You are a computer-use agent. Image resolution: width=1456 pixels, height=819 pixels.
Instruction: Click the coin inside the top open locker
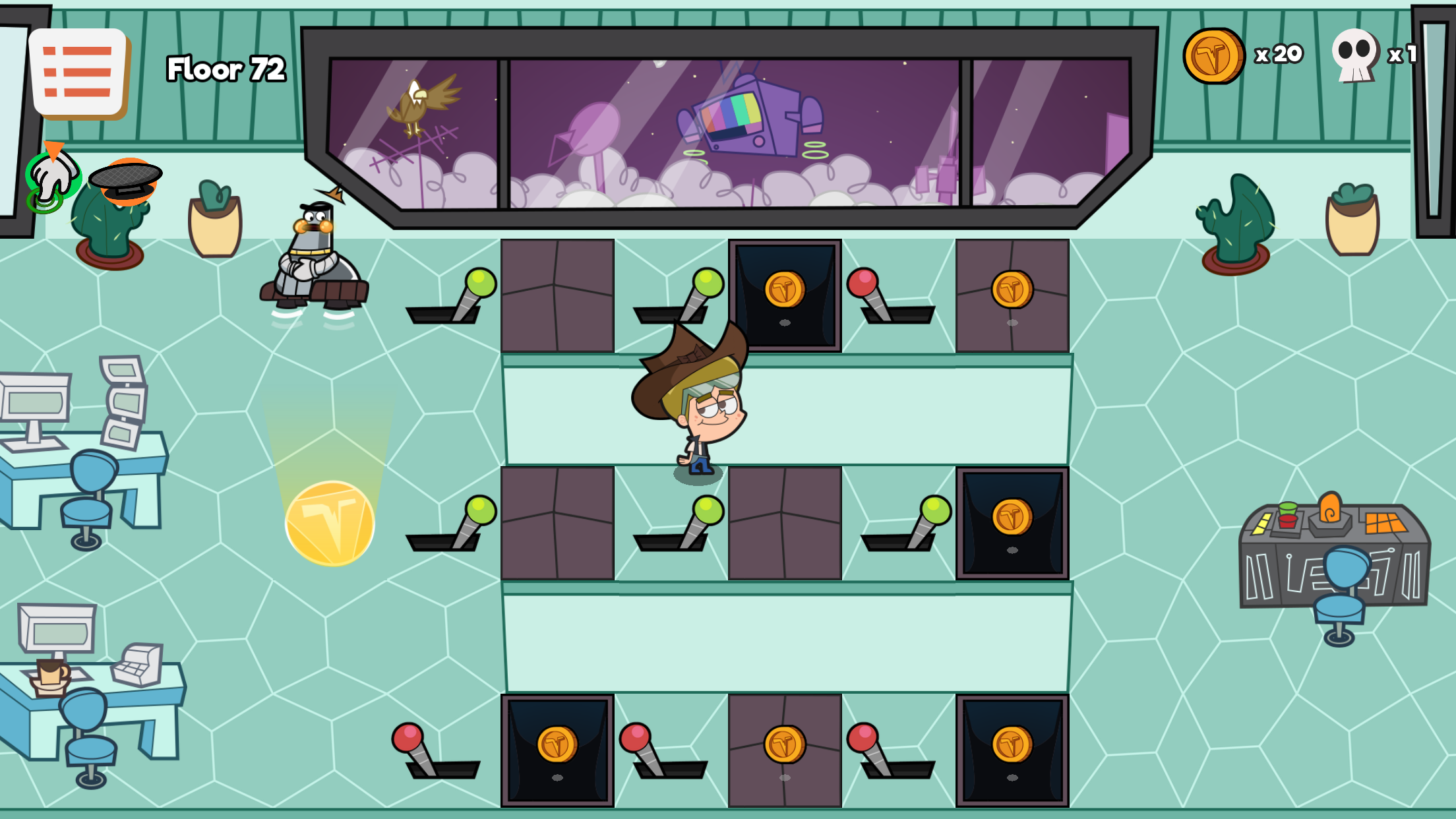pyautogui.click(x=785, y=288)
